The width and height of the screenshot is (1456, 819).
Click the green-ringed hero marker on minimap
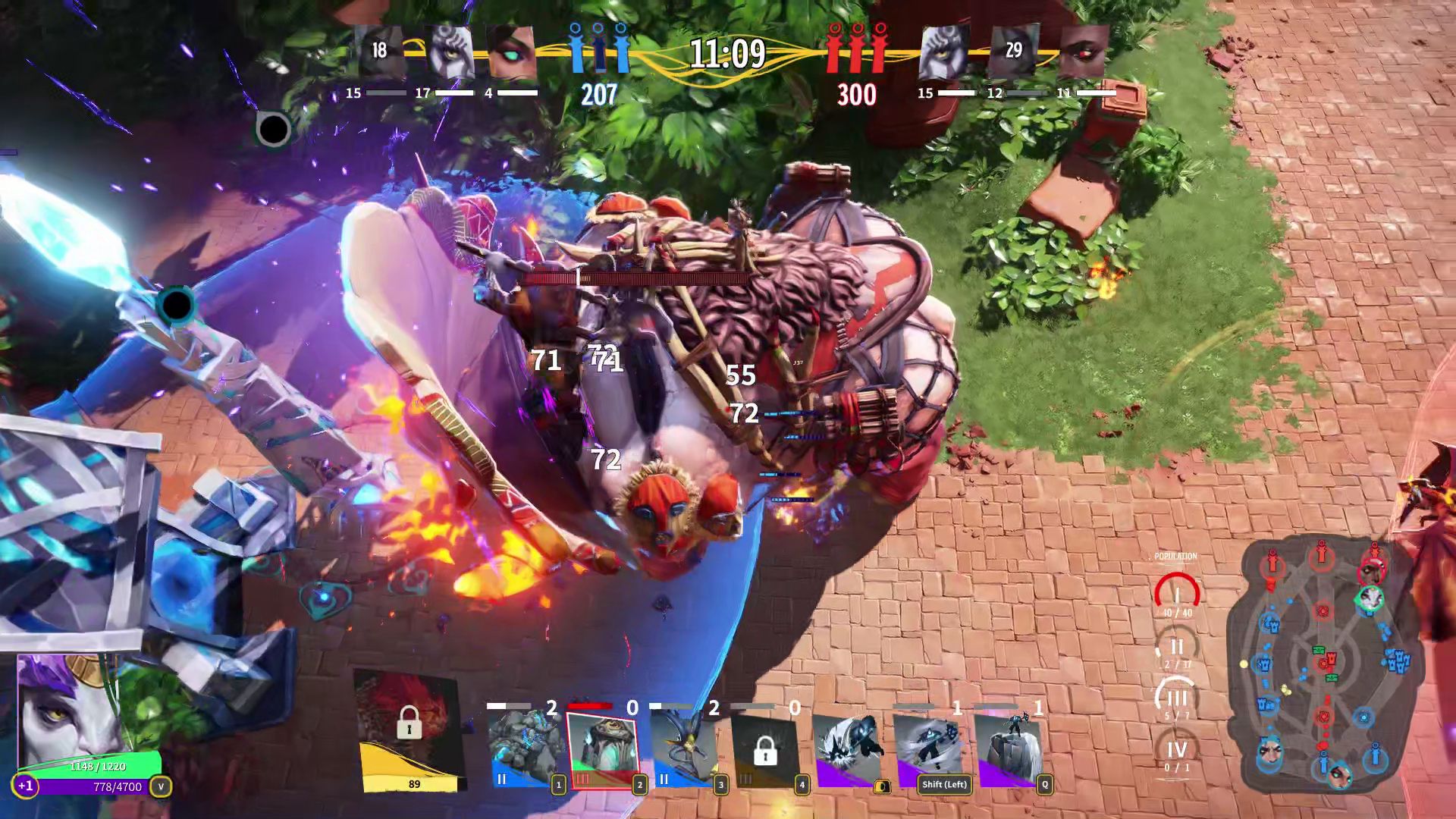click(1370, 599)
